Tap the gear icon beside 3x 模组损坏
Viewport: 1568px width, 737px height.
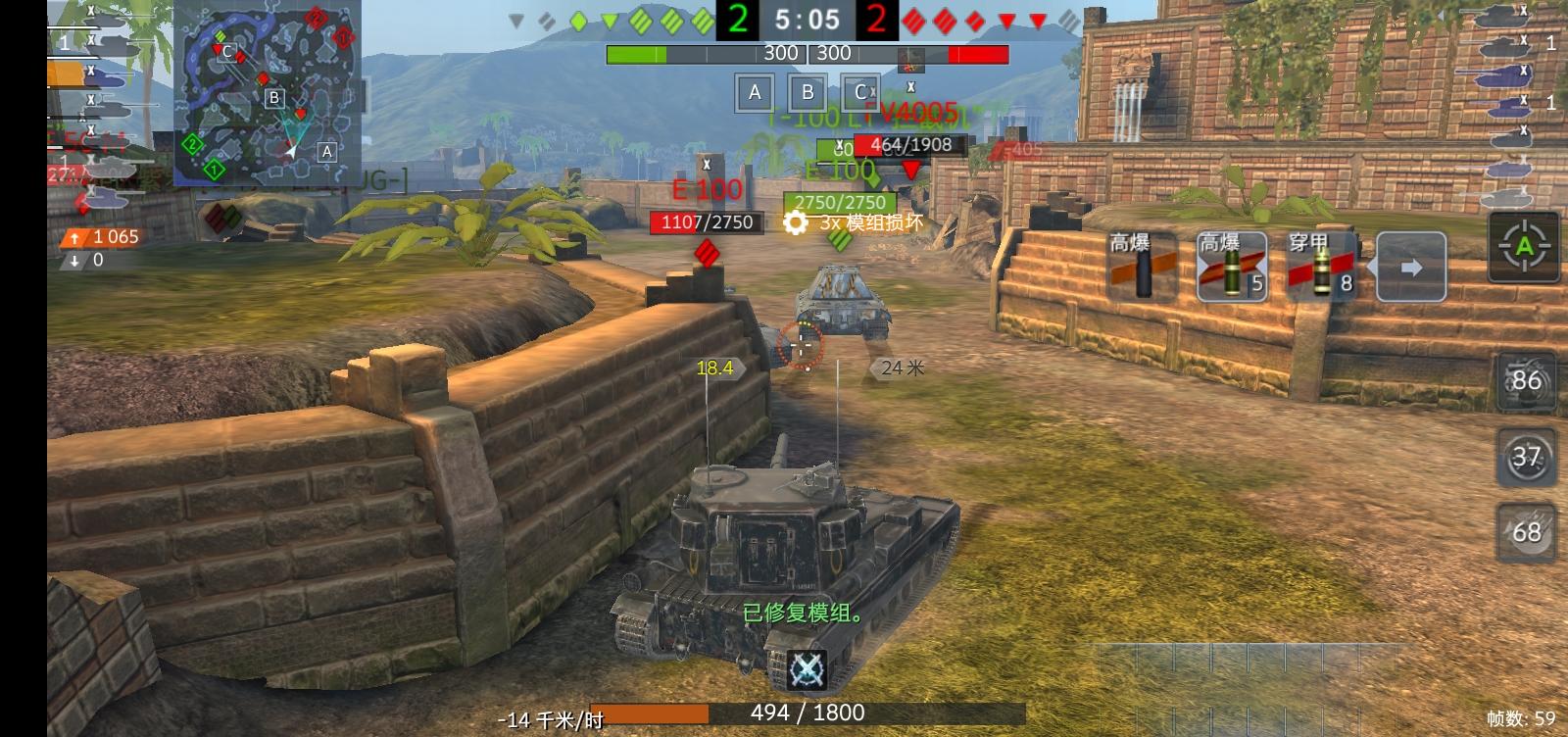tap(796, 223)
